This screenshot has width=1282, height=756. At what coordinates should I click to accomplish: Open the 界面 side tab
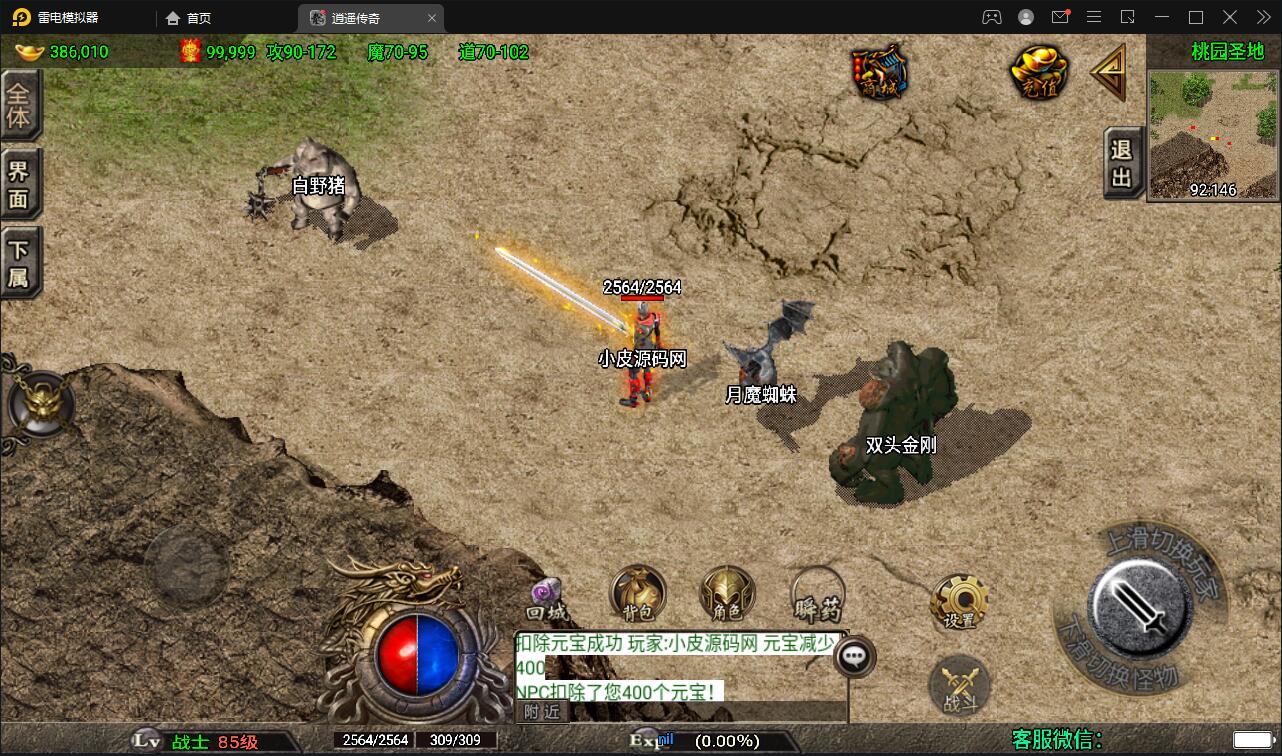(x=19, y=185)
